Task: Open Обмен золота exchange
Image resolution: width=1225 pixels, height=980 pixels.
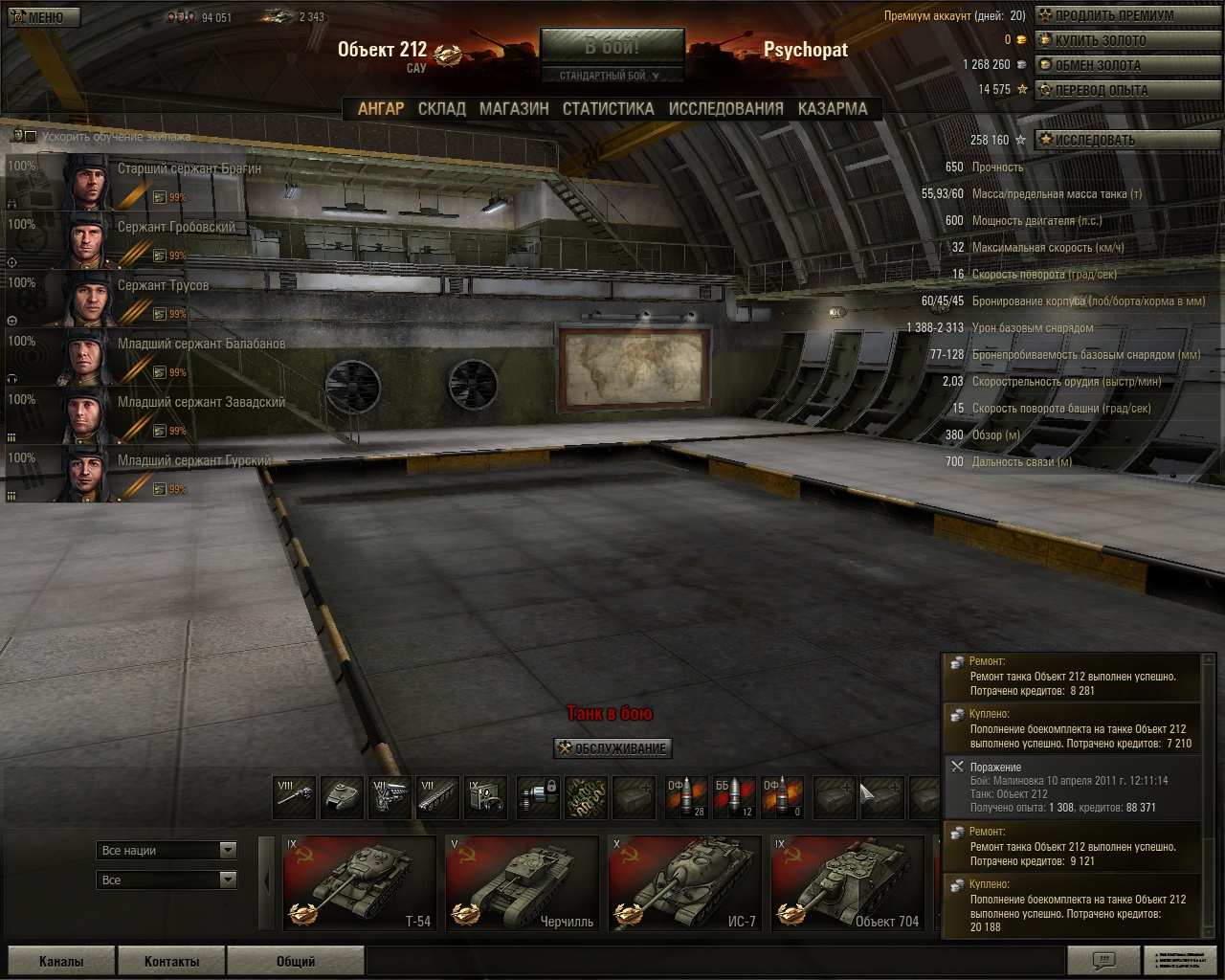Action: tap(1097, 65)
